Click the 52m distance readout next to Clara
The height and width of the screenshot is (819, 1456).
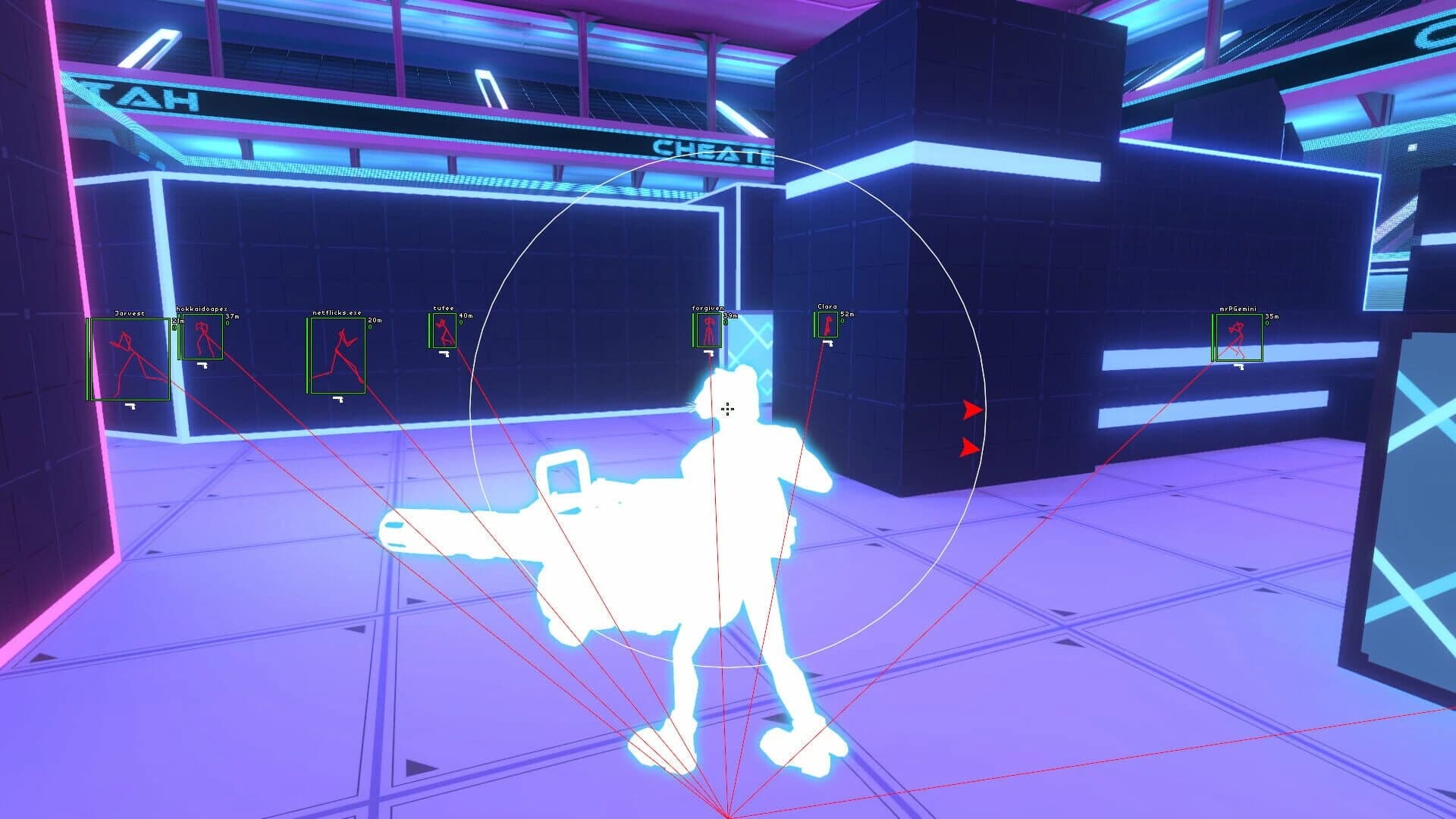point(847,314)
